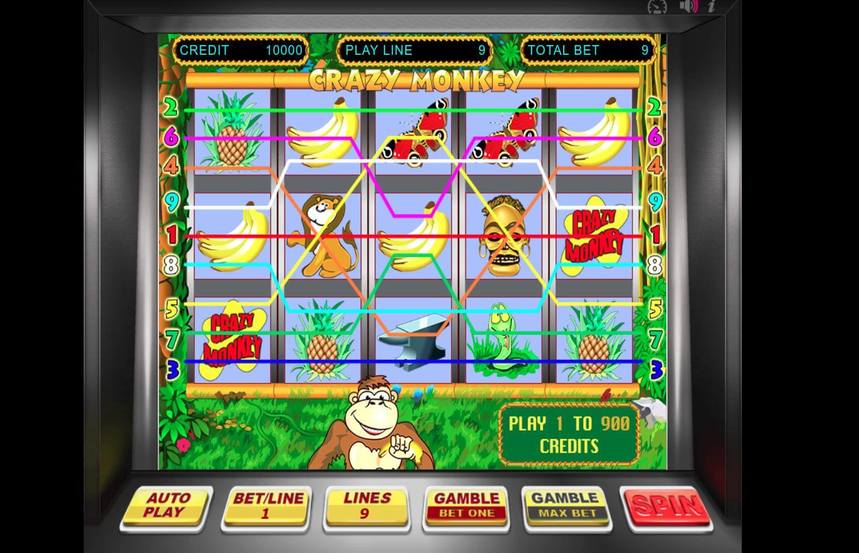Click the speedometer gauge icon
859x553 pixels.
pos(657,6)
